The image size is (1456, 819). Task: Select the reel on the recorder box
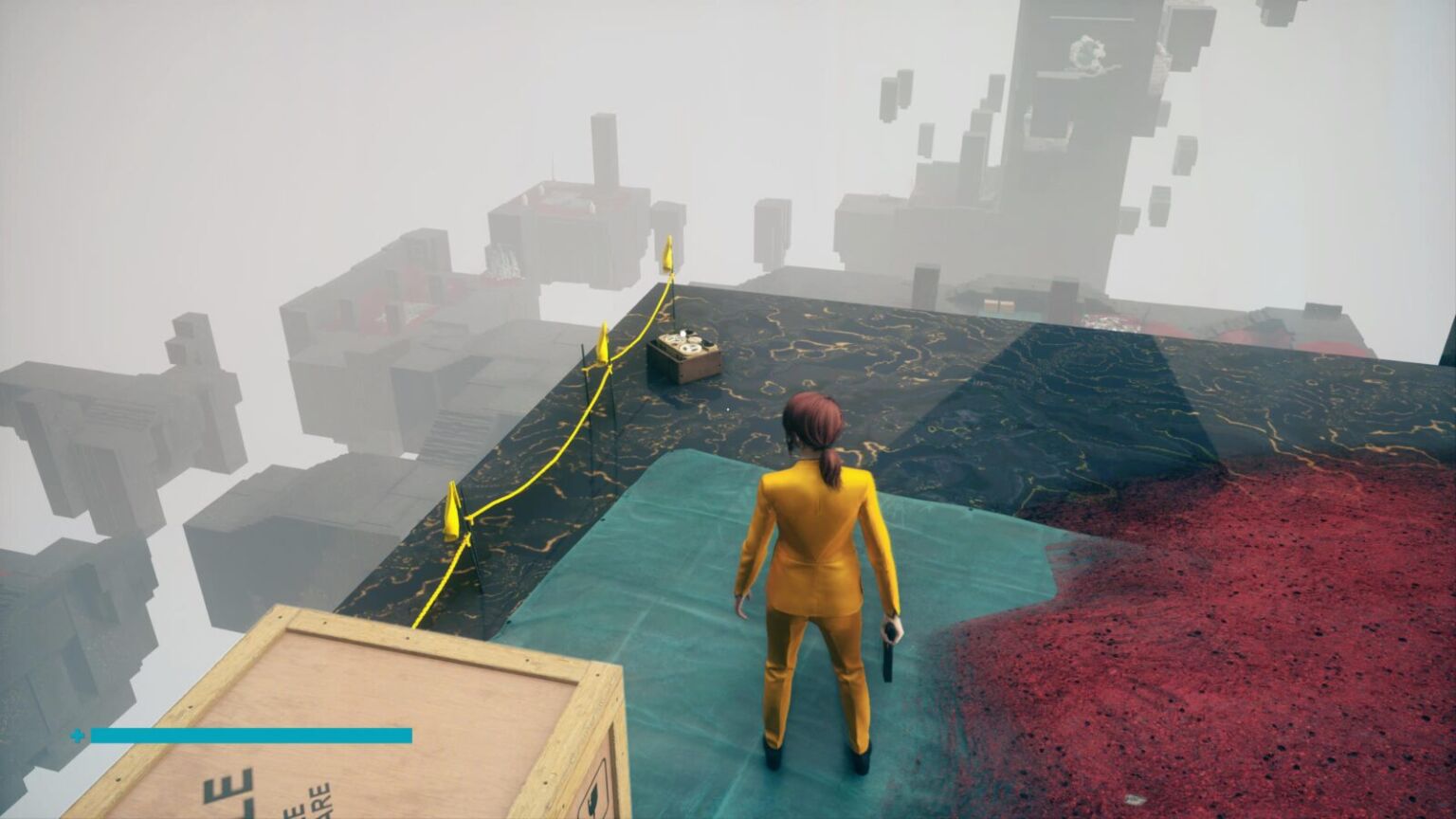689,346
